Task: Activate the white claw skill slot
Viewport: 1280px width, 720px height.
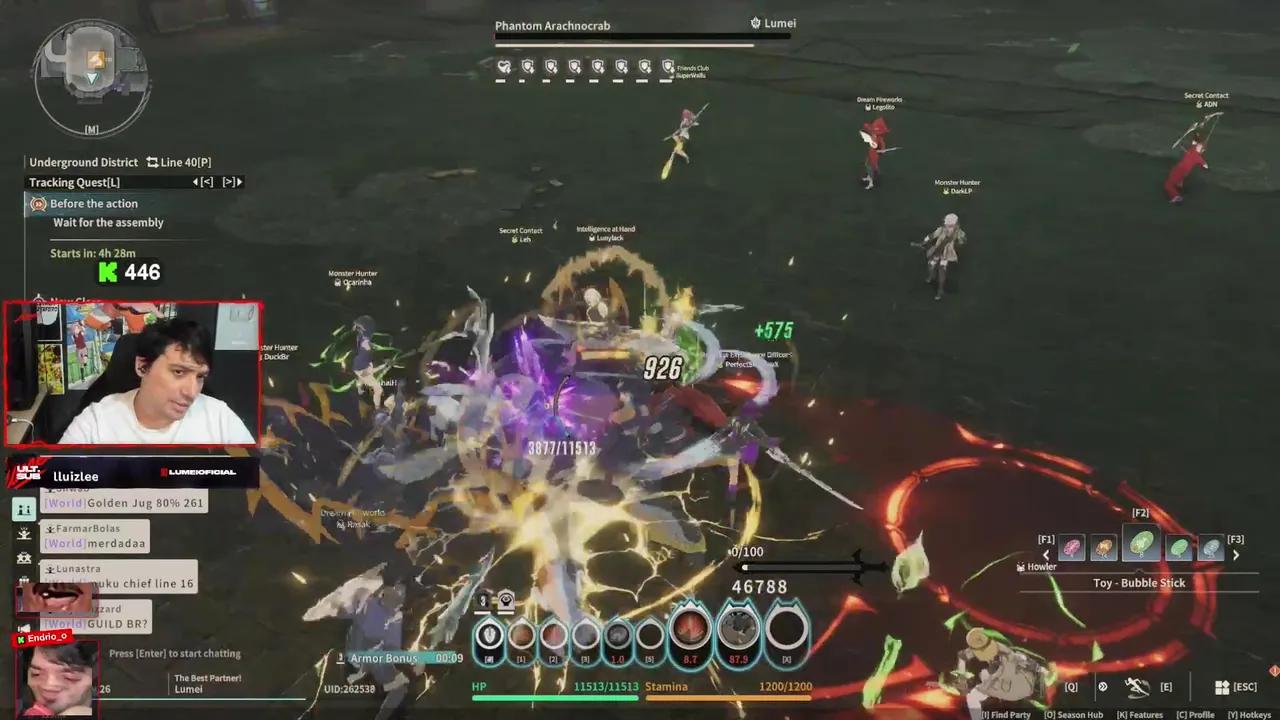Action: tap(489, 634)
